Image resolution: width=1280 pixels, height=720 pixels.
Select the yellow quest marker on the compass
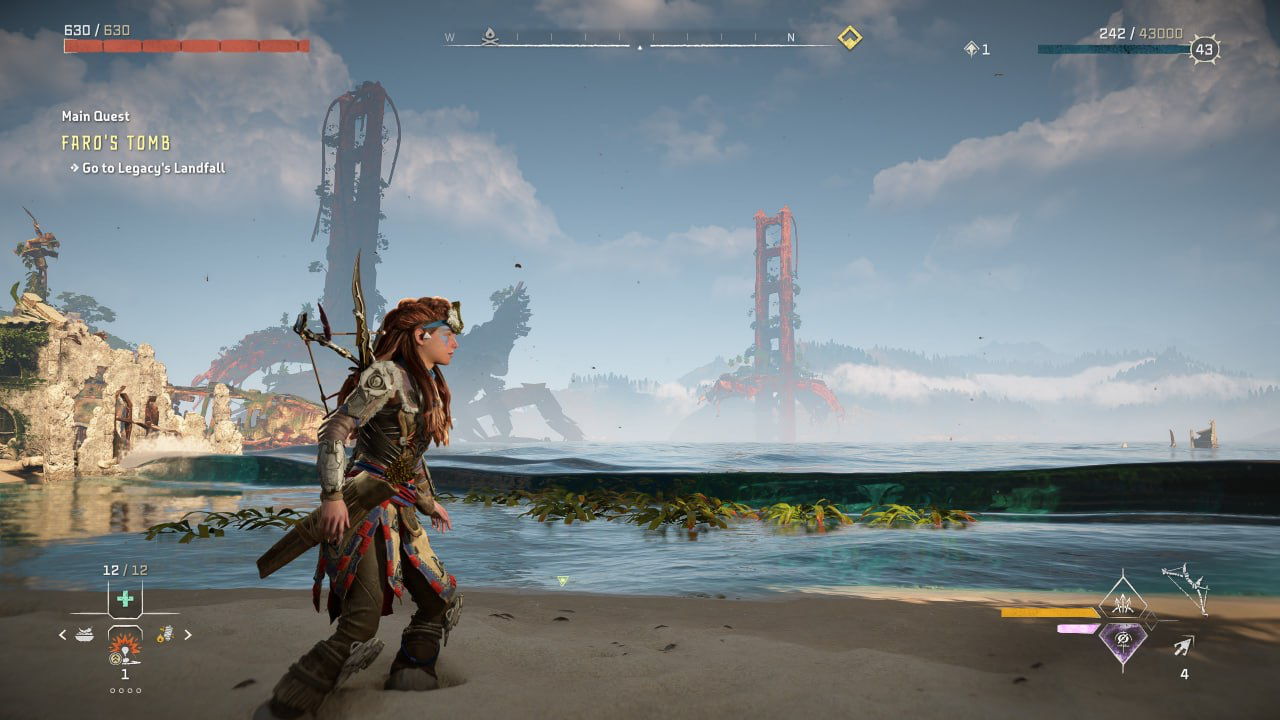coord(849,38)
